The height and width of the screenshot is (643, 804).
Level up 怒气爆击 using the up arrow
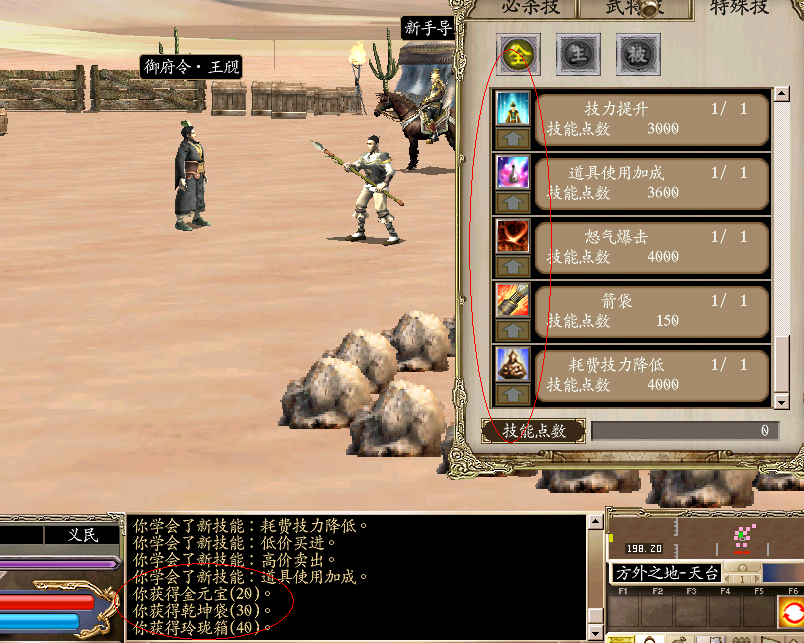tap(514, 267)
